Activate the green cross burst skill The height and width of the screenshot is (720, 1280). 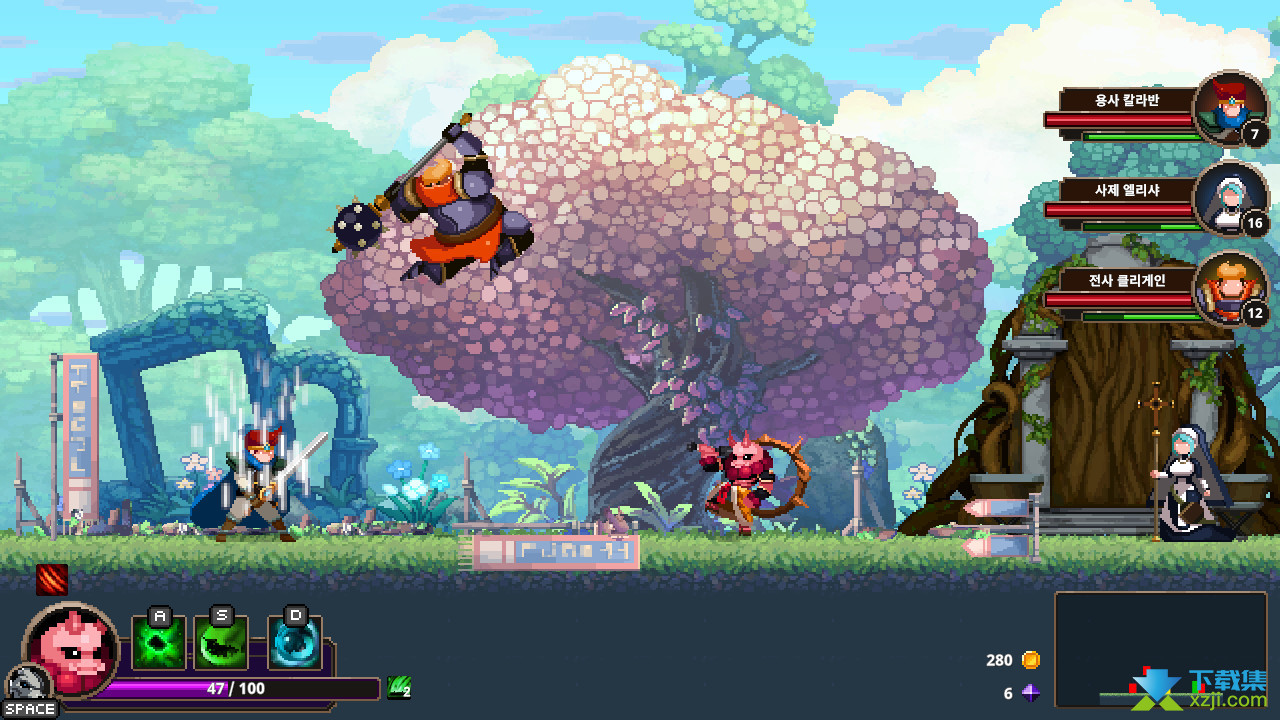[158, 643]
